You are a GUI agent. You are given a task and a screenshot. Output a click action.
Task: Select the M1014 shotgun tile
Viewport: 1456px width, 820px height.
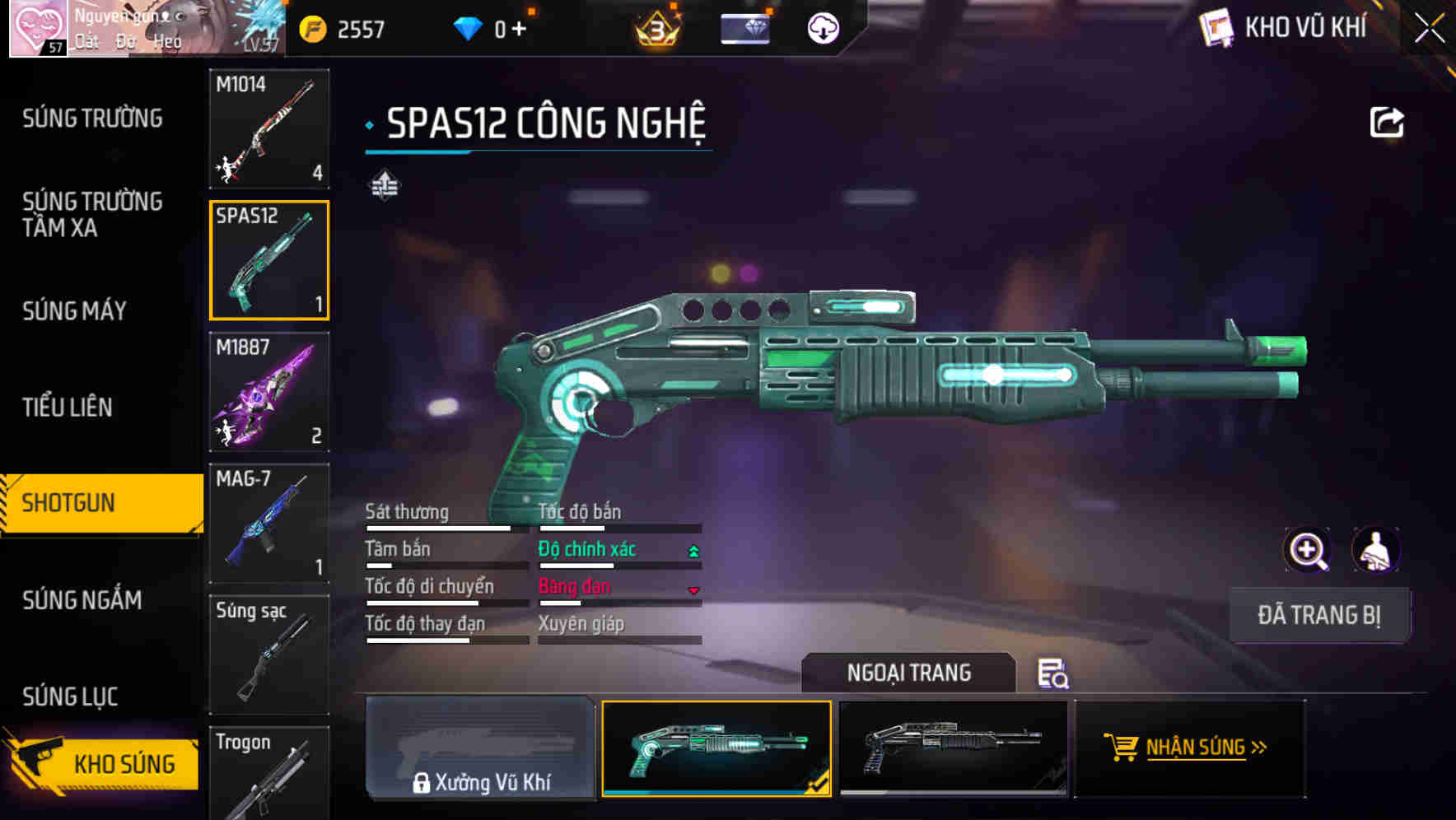pos(269,128)
